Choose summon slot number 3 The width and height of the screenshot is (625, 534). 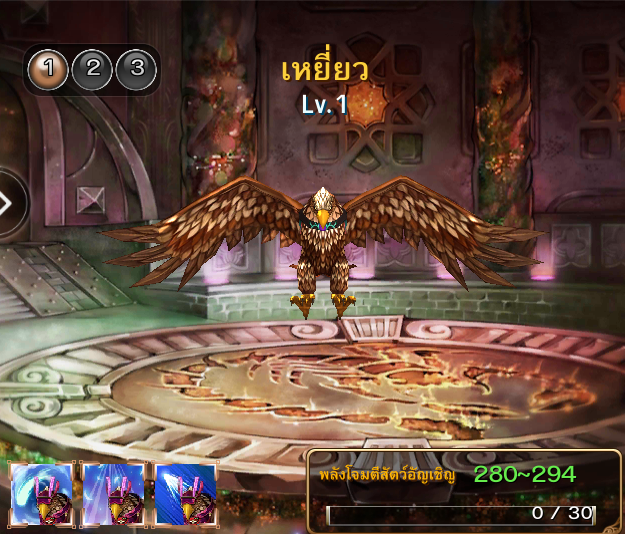pyautogui.click(x=137, y=69)
